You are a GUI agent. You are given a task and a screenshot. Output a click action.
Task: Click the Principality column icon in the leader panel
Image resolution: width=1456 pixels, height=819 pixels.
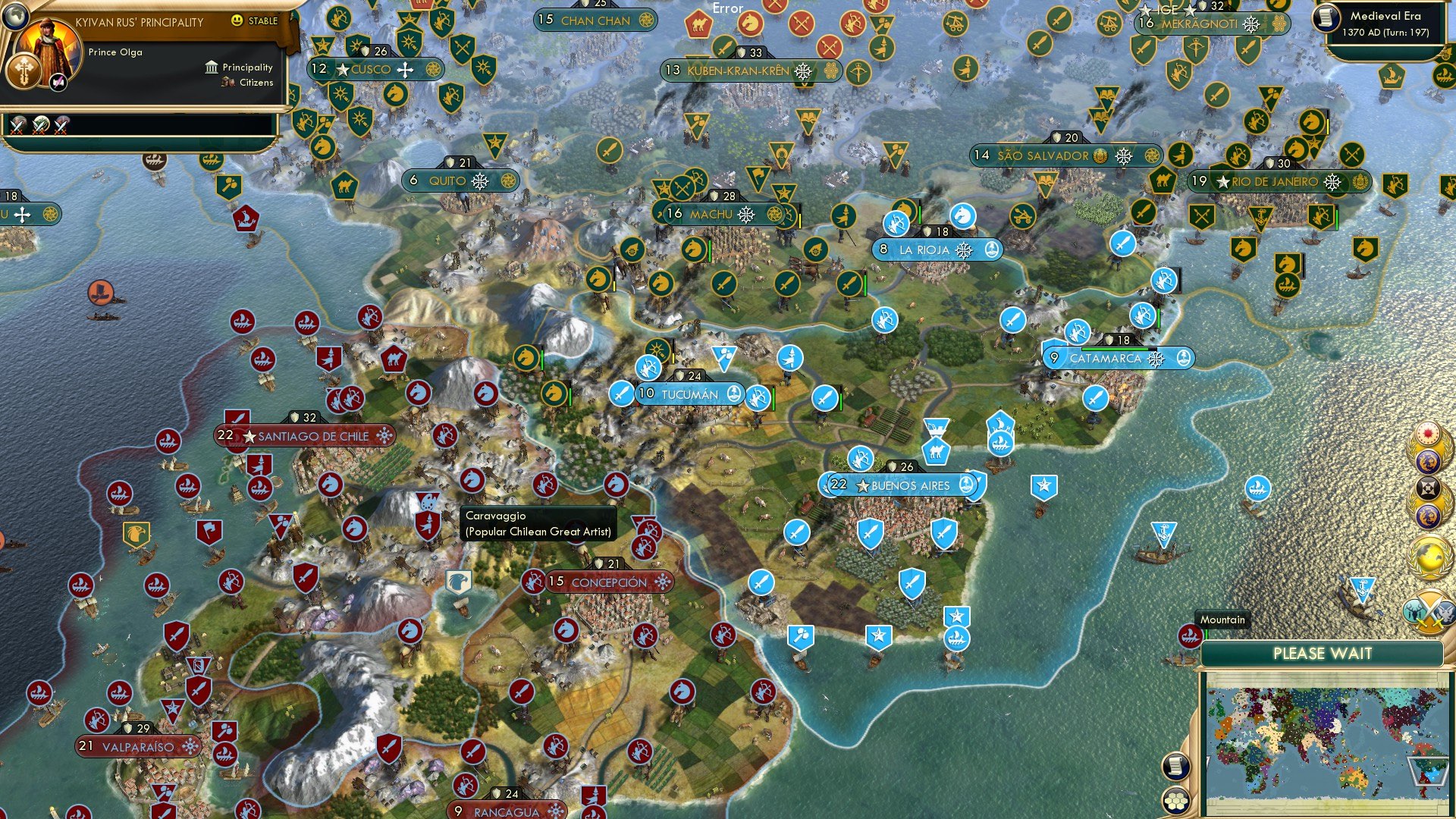(x=211, y=68)
